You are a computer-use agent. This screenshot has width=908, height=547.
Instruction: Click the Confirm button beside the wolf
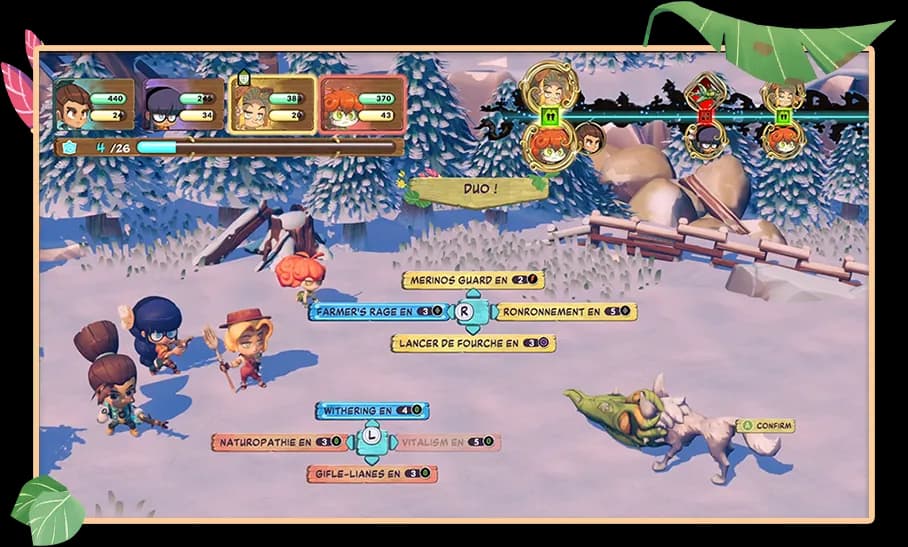pos(766,426)
